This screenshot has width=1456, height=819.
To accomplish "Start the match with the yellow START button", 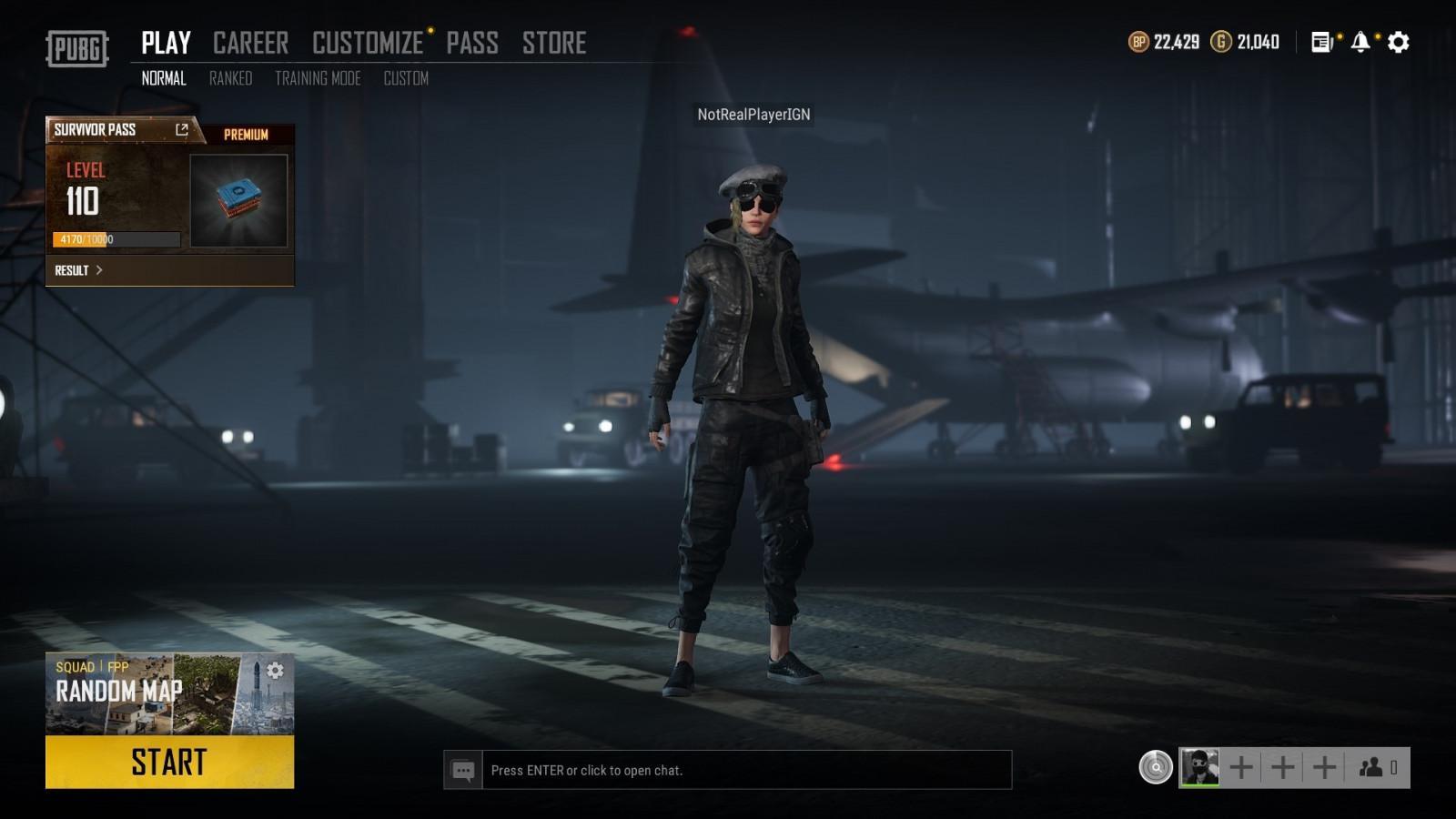I will click(x=169, y=762).
